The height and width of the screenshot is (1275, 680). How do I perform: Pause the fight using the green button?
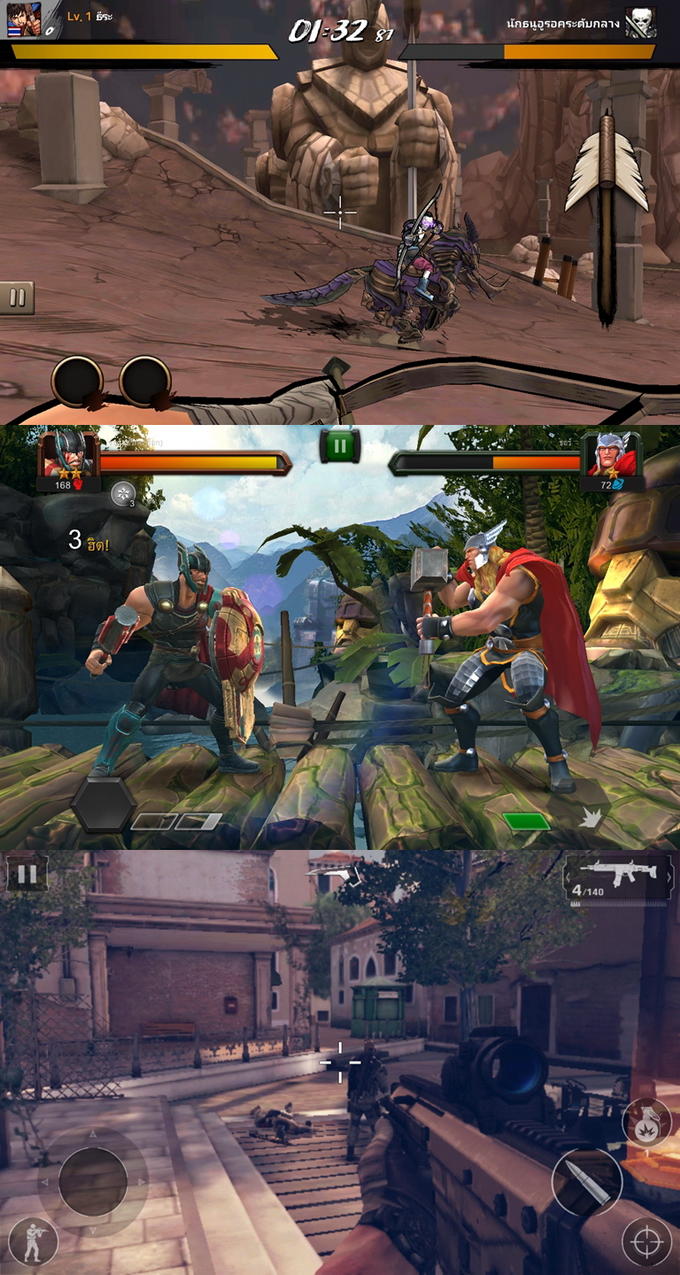click(340, 445)
